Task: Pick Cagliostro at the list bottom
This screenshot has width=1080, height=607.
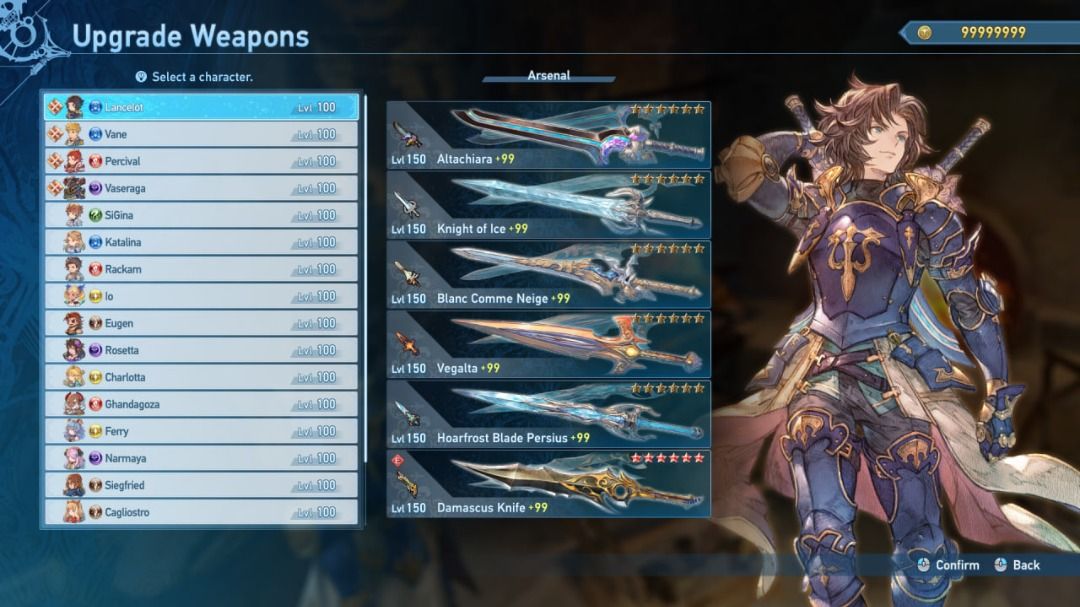Action: (x=200, y=512)
